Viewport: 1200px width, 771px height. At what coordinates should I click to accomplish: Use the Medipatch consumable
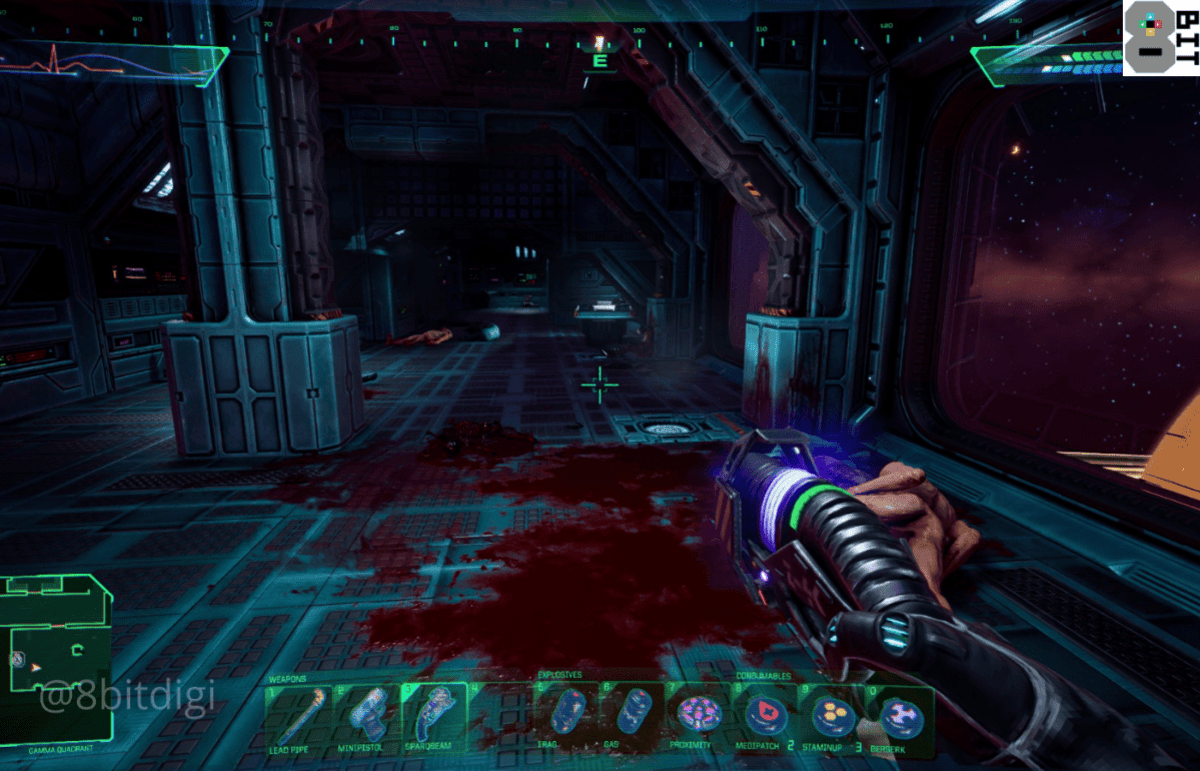click(x=764, y=715)
